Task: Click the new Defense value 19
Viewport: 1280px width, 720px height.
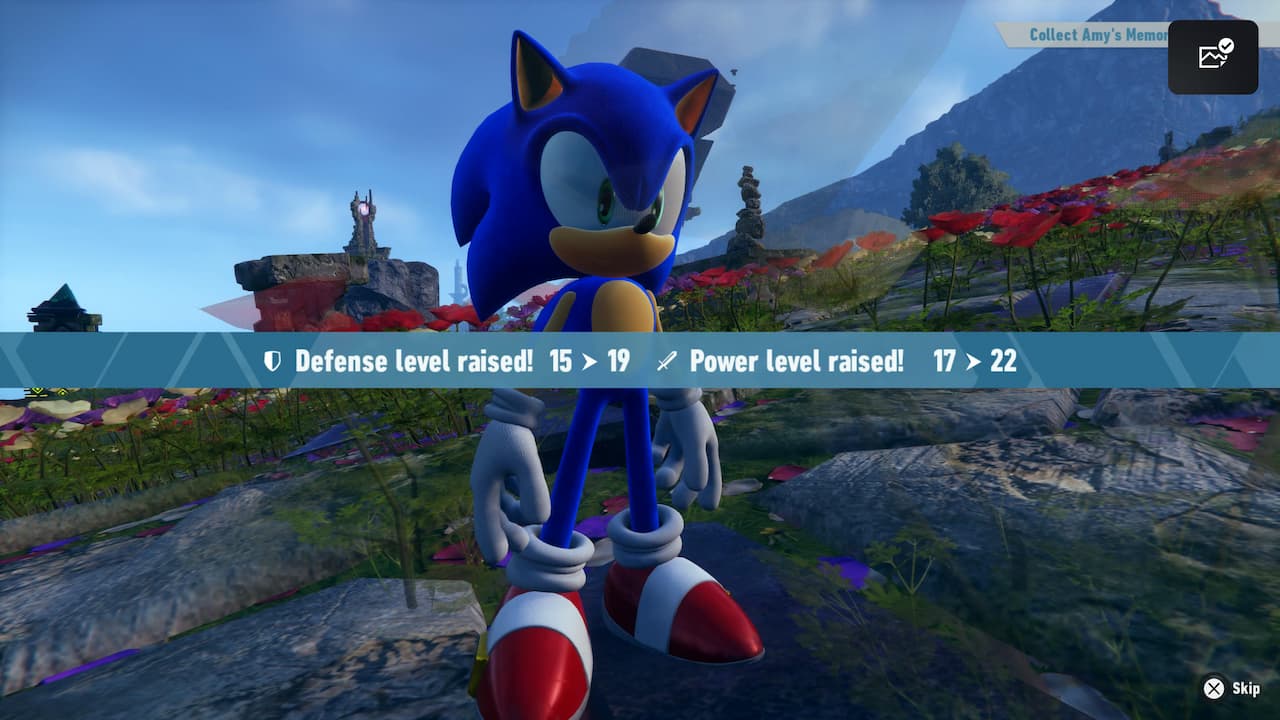Action: click(x=620, y=362)
